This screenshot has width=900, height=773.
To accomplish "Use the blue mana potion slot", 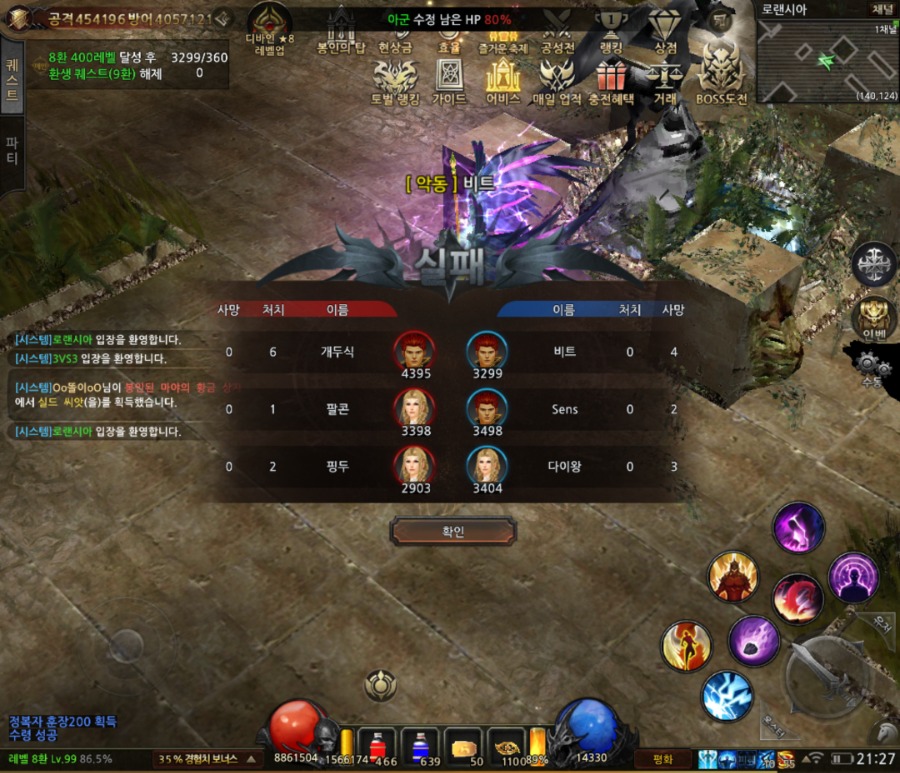I will click(419, 746).
